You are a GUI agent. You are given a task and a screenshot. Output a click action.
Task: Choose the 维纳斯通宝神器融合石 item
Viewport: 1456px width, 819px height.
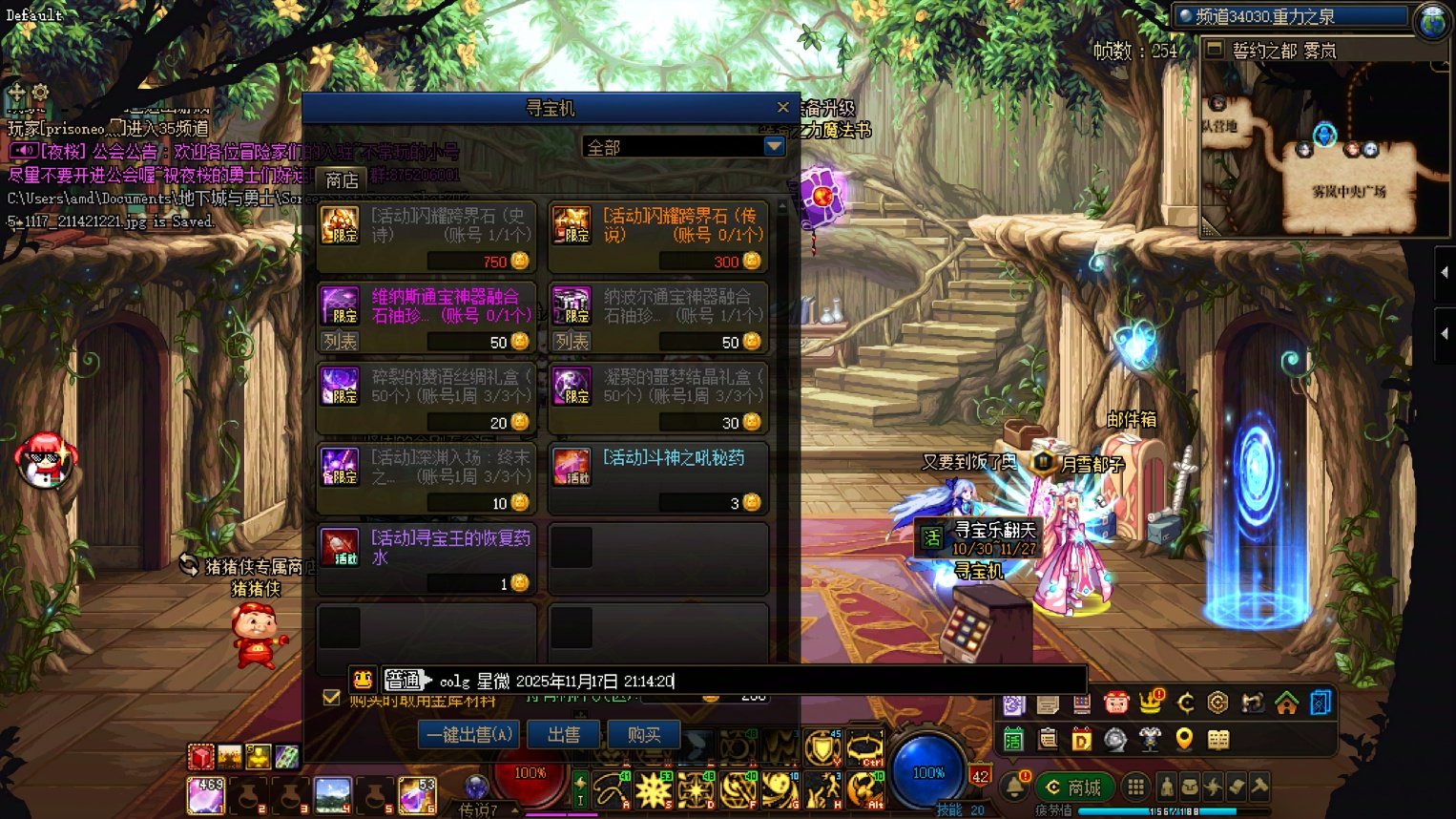[426, 316]
